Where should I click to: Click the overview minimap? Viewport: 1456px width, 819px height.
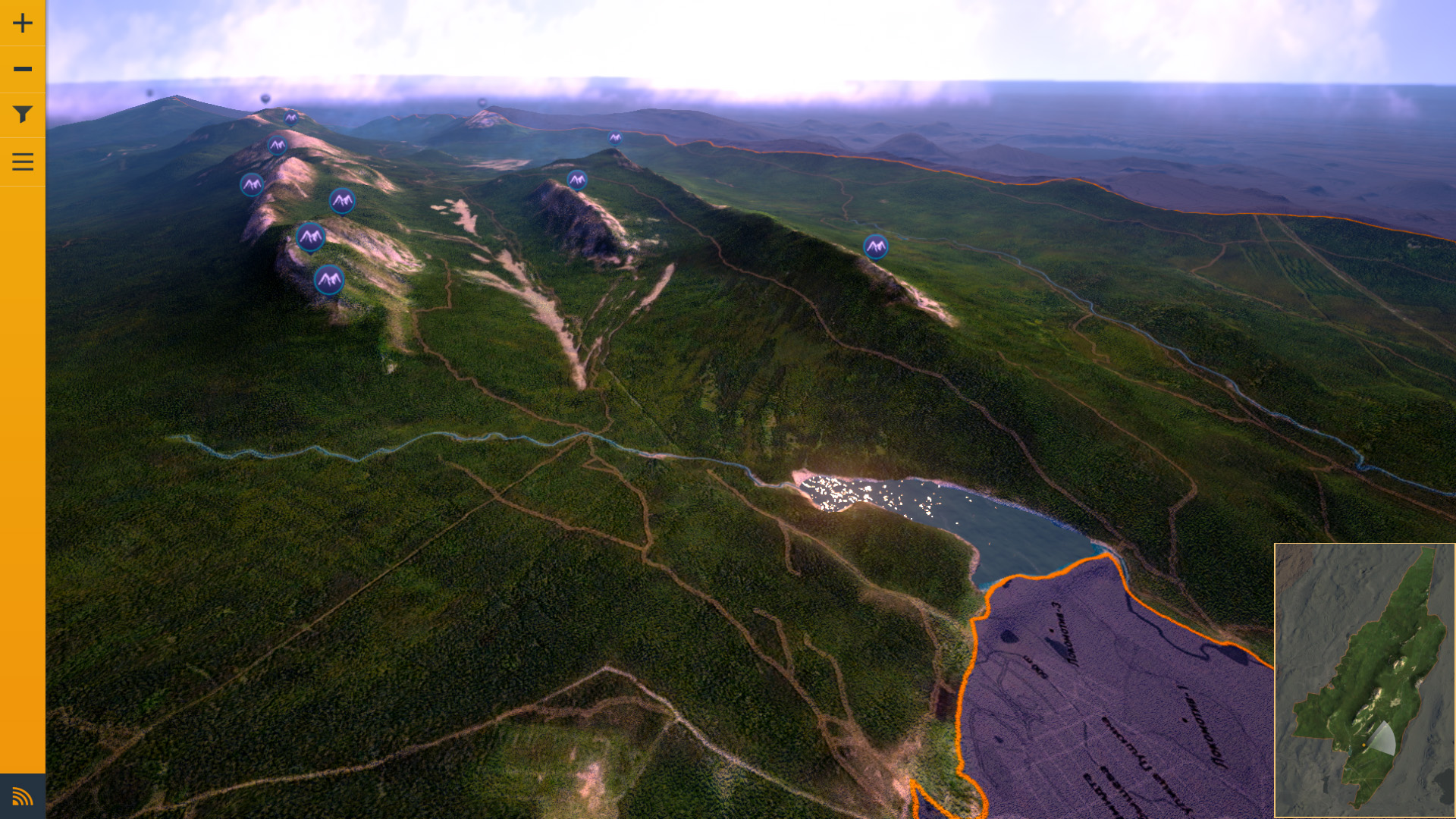click(1364, 680)
